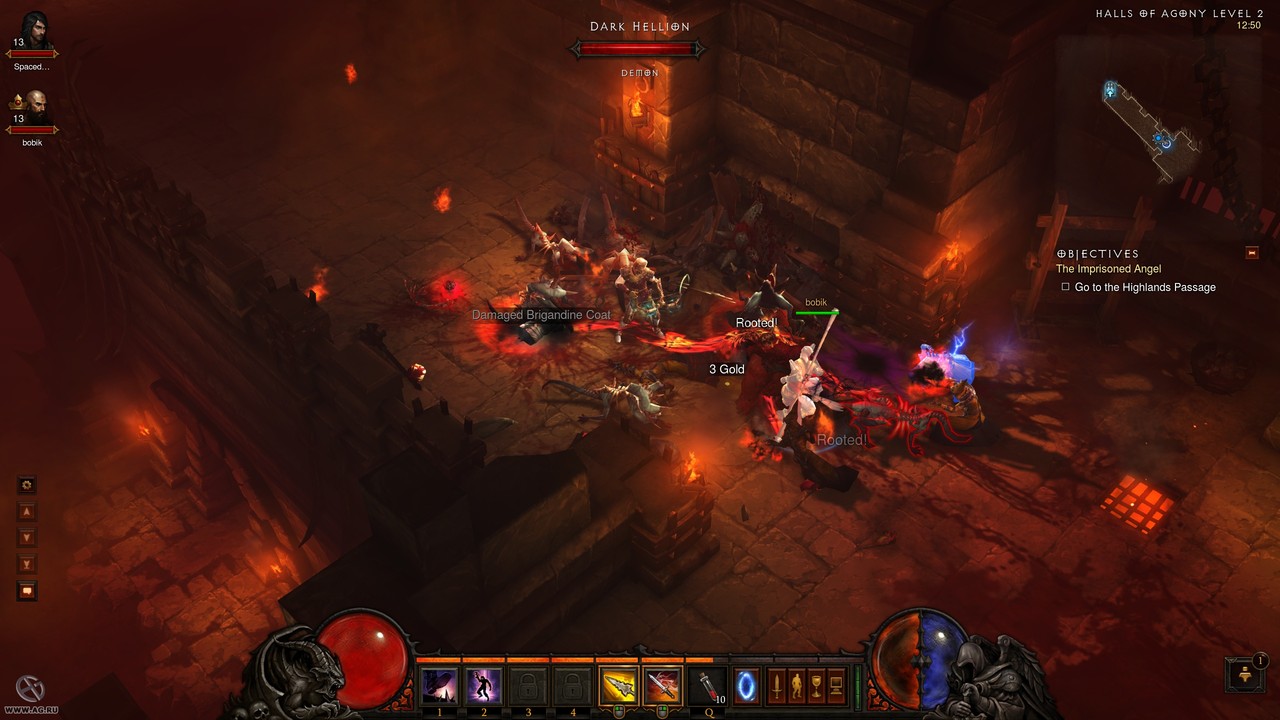
Task: Jump to the newest chat message
Action: click(x=27, y=564)
